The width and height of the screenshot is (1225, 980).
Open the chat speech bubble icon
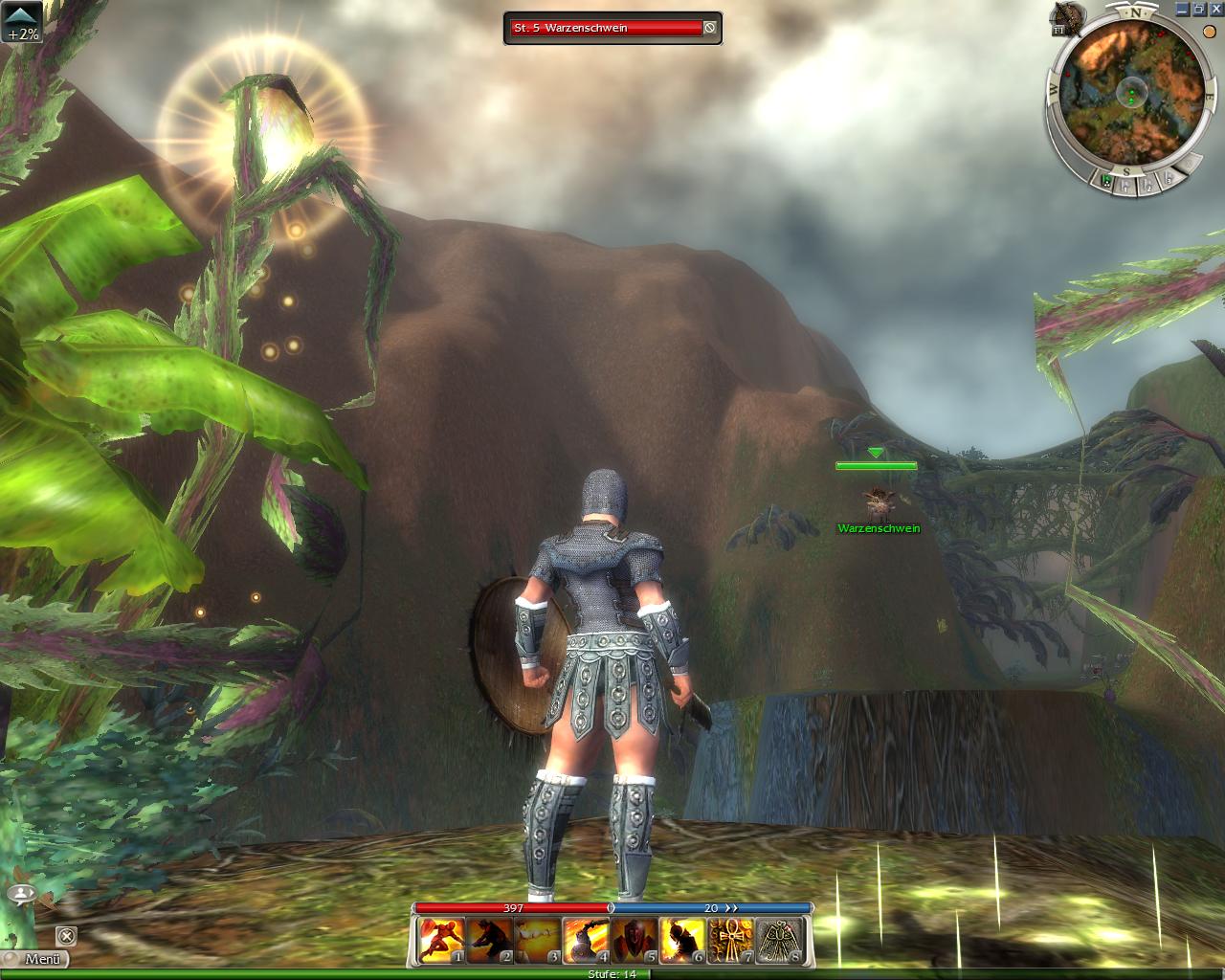click(21, 894)
